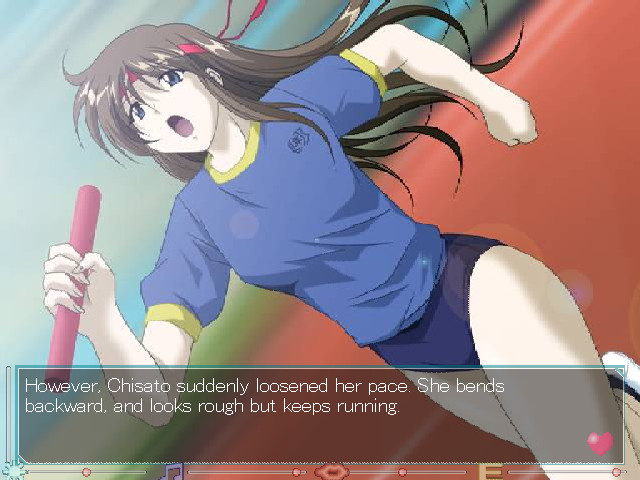Open the gear settings icon
Viewport: 640px width, 480px height.
(13, 471)
